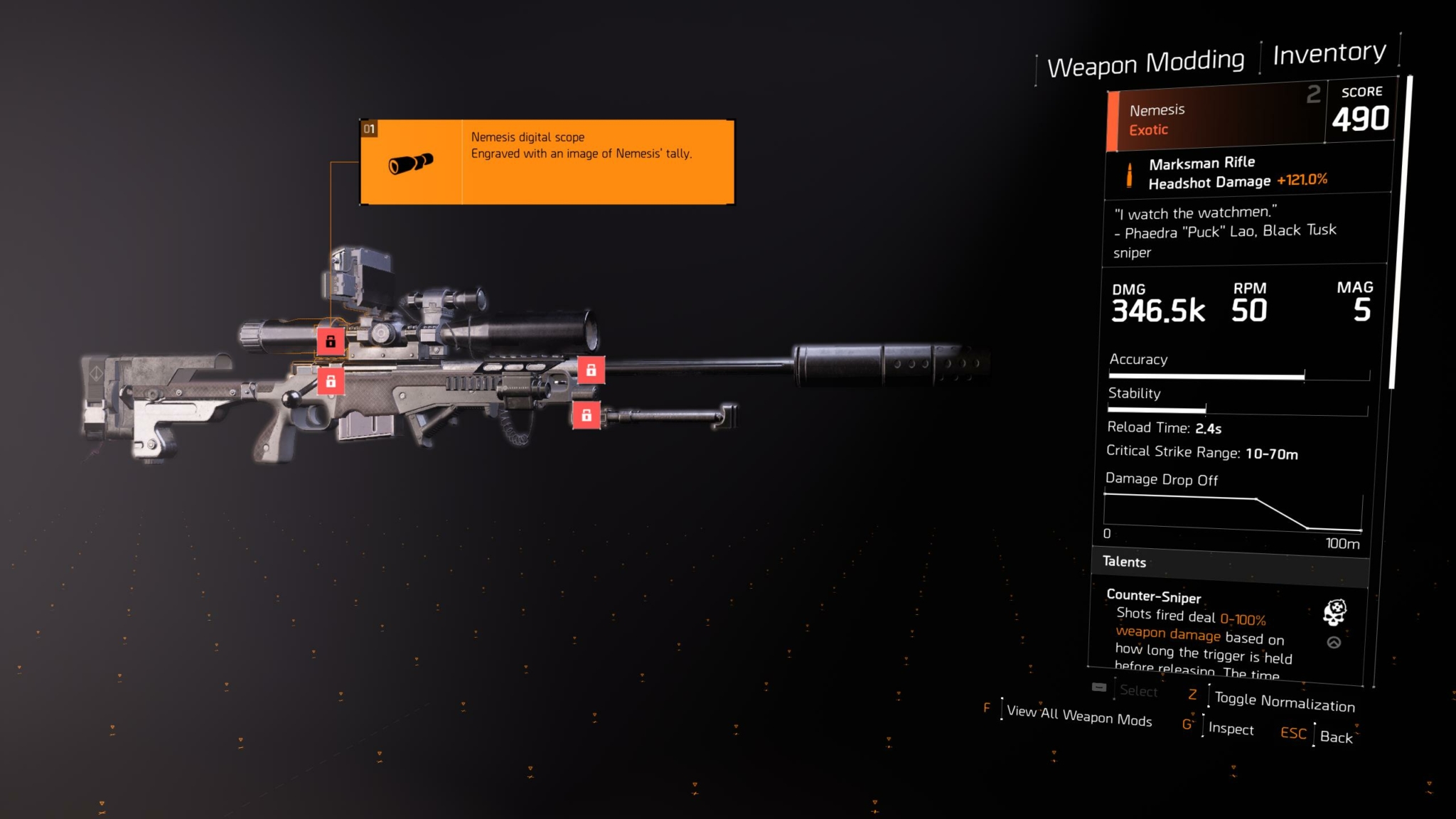Image resolution: width=1456 pixels, height=819 pixels.
Task: Go Back from weapon modding
Action: point(1336,737)
